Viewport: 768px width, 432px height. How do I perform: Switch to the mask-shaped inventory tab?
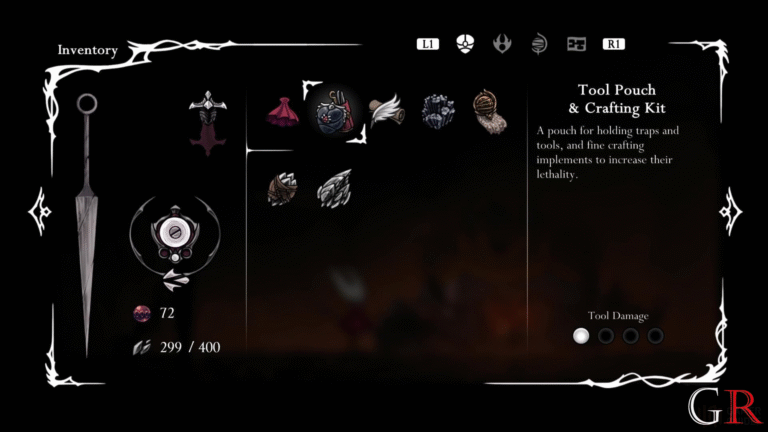click(x=465, y=44)
